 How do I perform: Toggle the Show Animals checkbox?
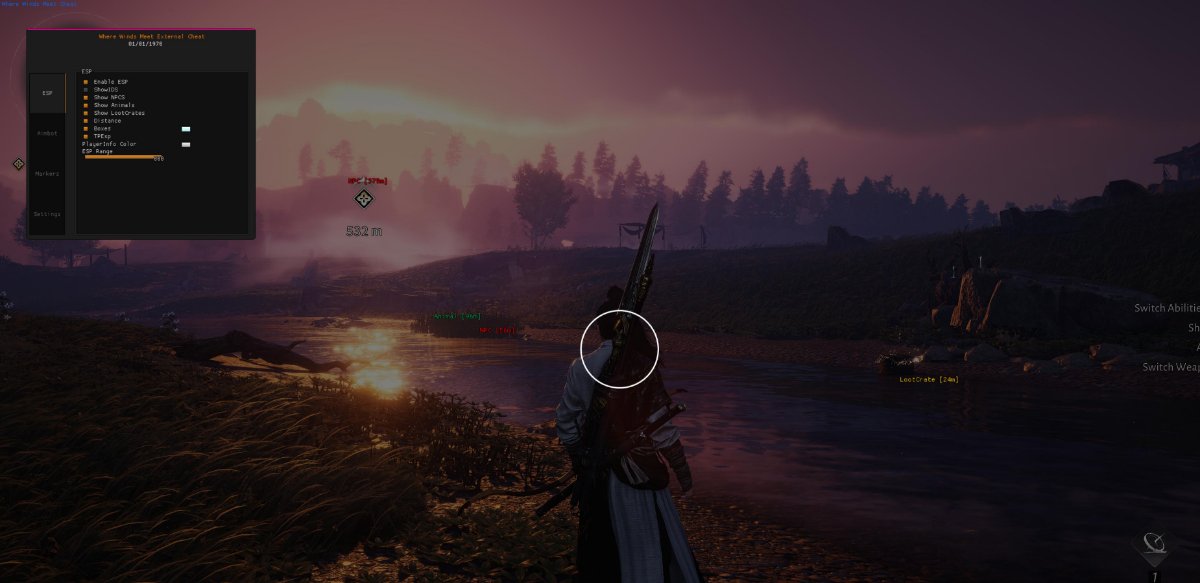coord(86,105)
